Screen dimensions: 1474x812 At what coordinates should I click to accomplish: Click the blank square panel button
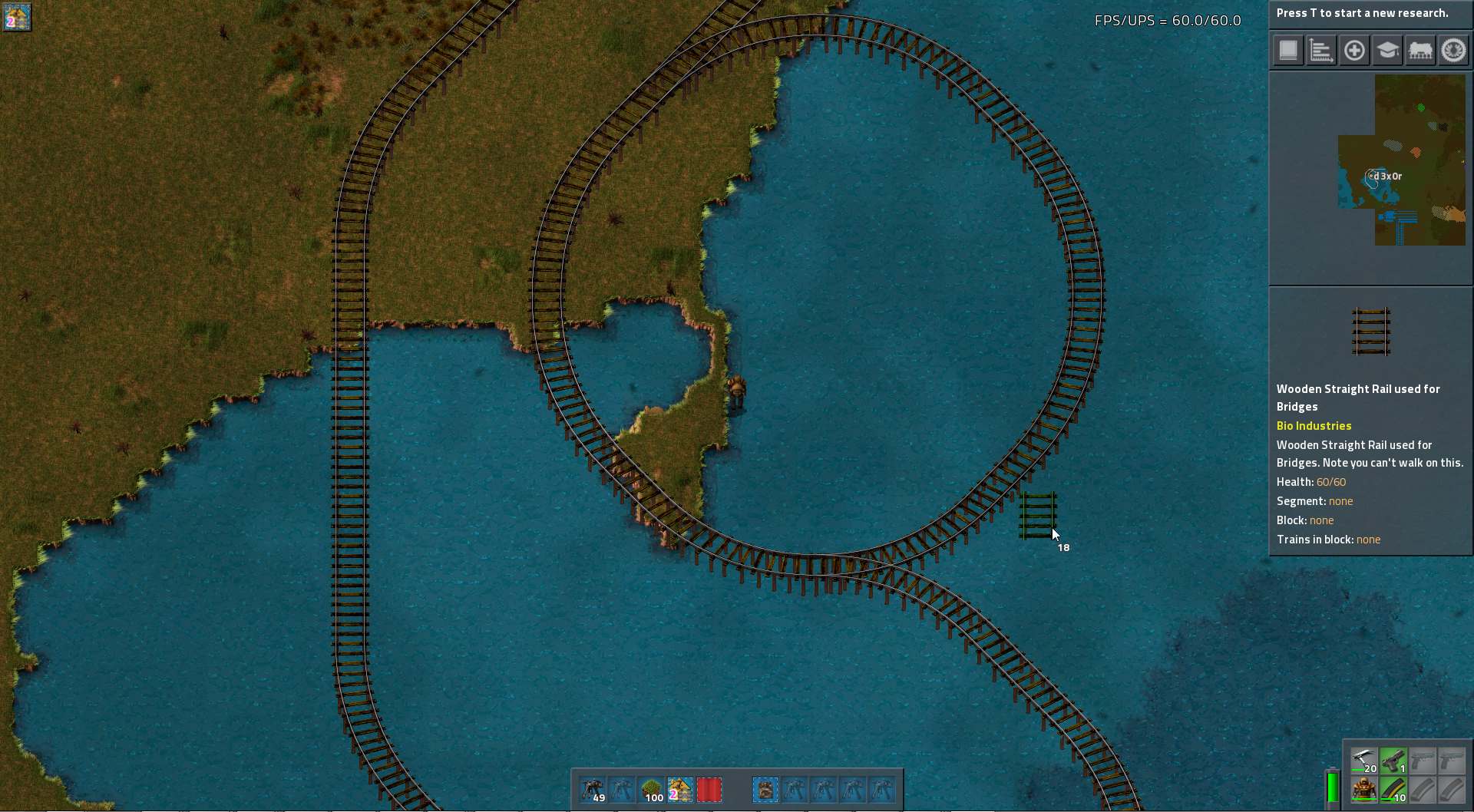coord(1288,51)
